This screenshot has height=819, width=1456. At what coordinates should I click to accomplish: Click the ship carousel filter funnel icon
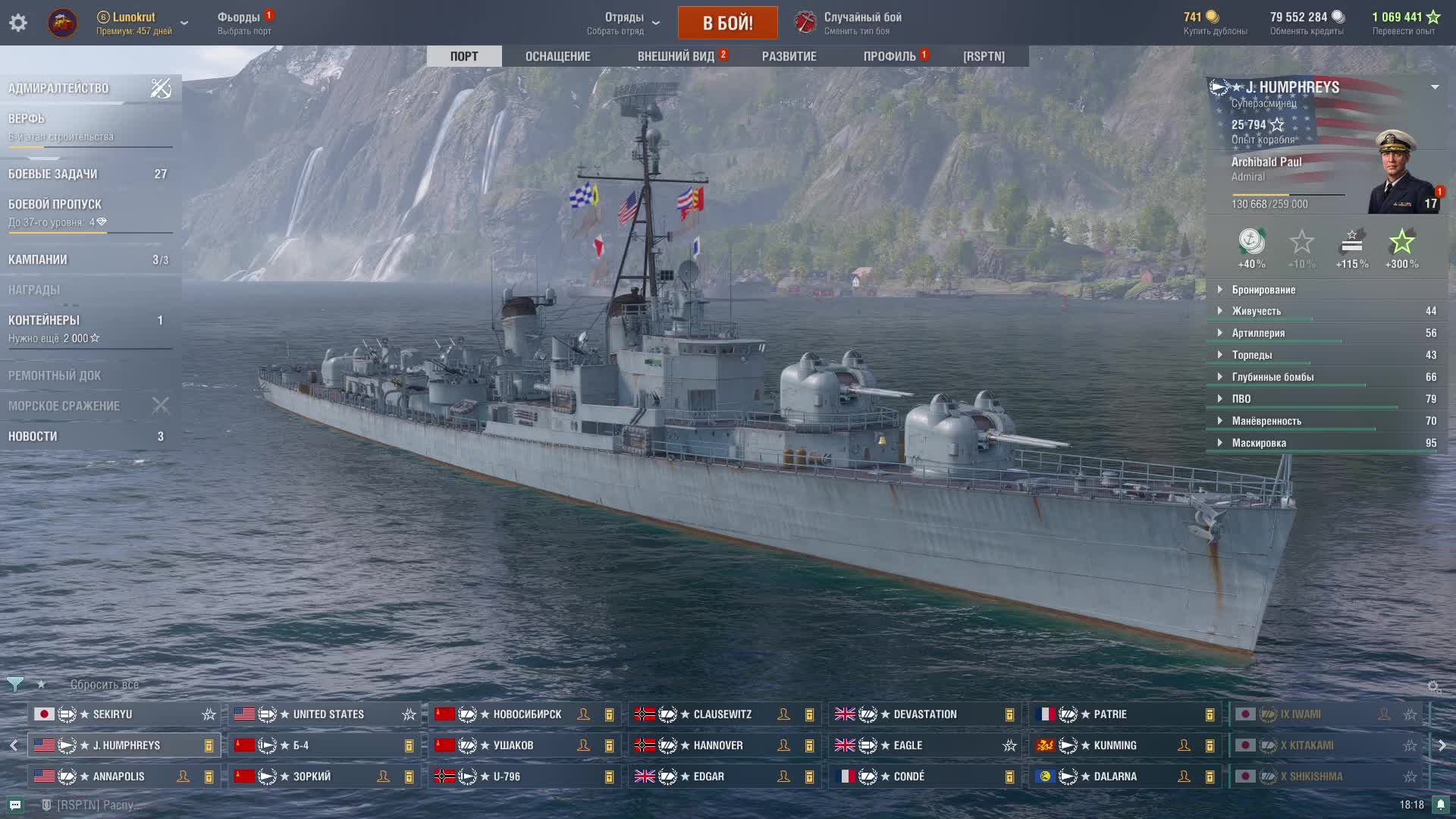(x=14, y=684)
